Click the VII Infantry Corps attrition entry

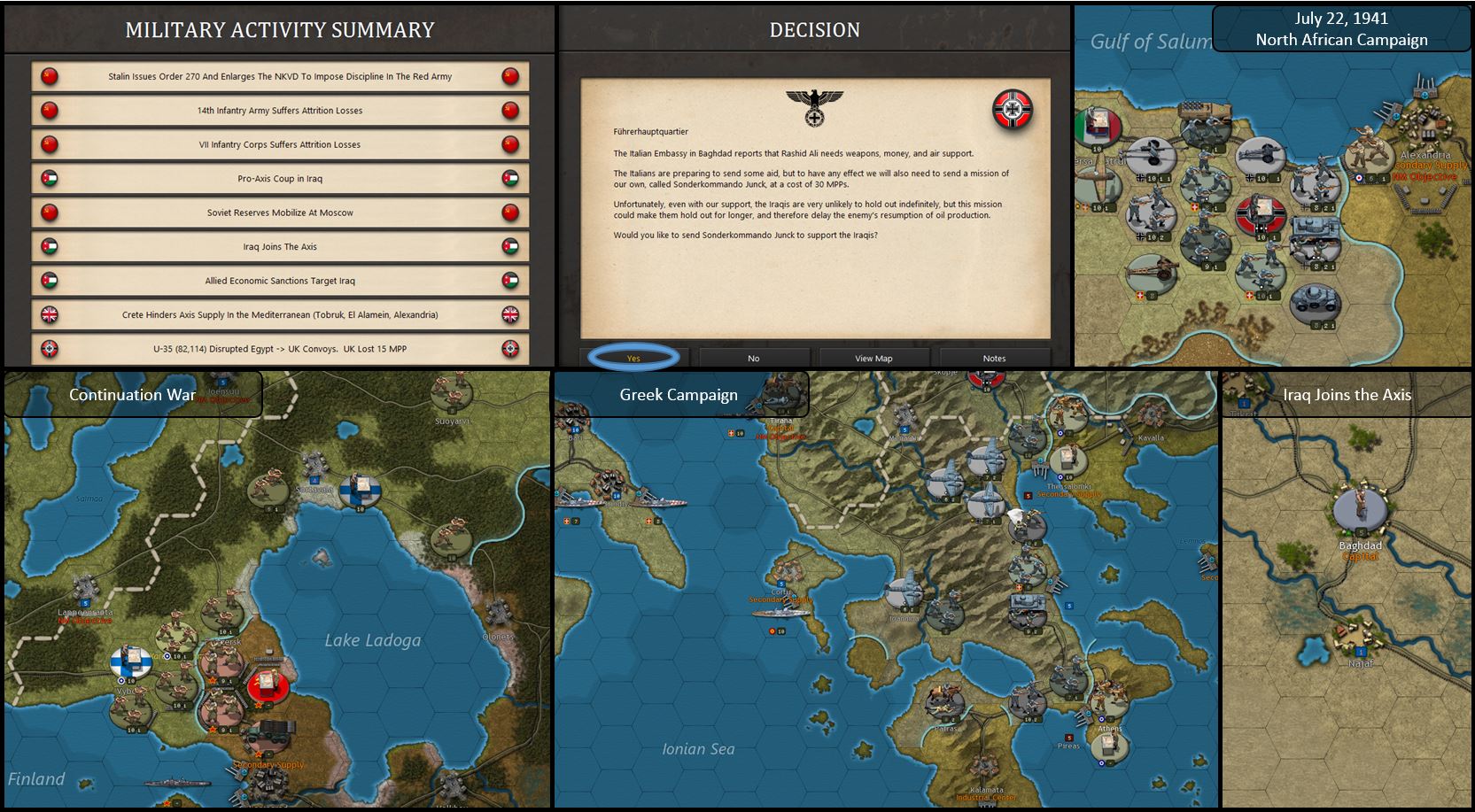(x=280, y=144)
